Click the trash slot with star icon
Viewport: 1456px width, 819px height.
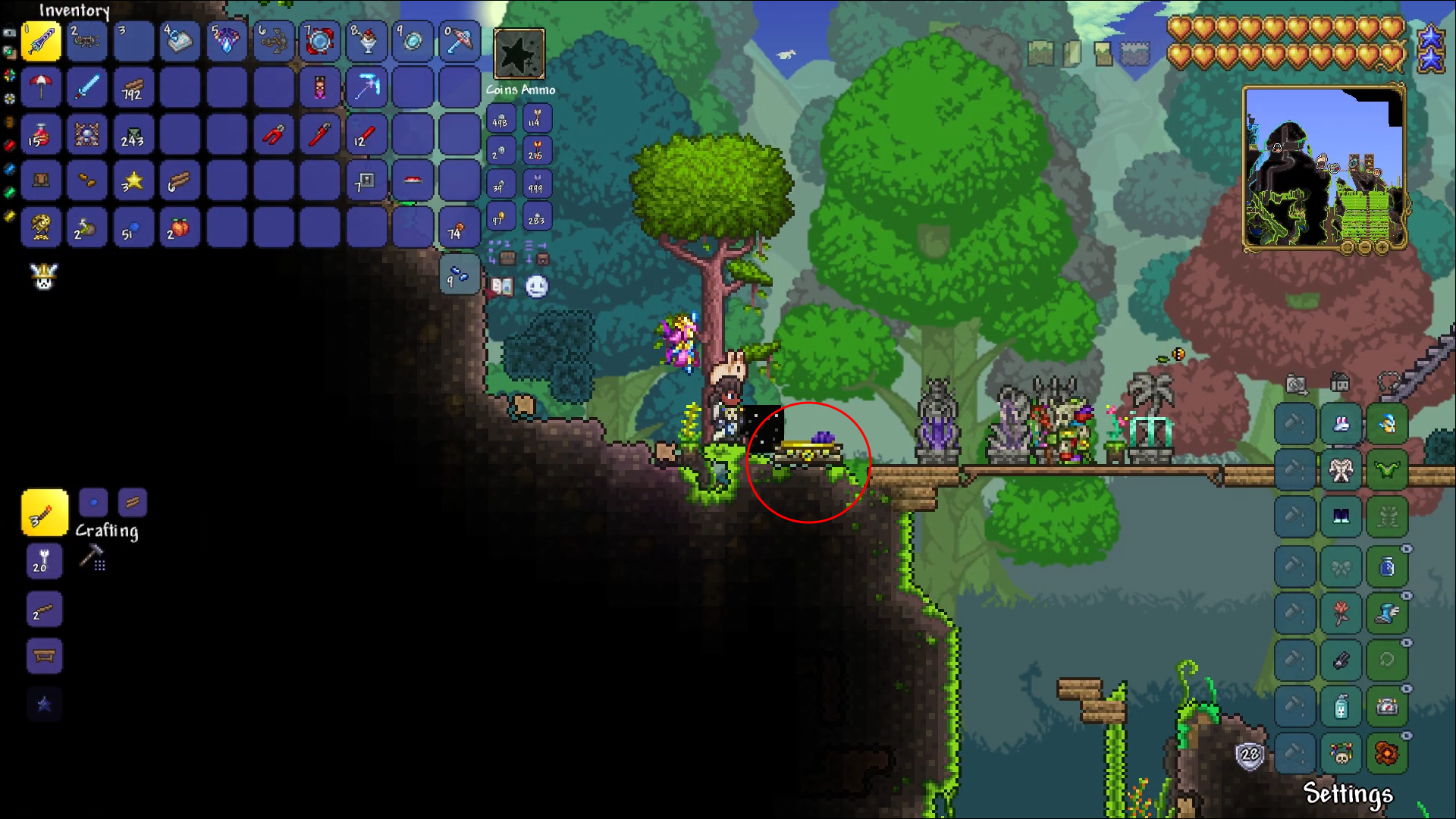click(x=519, y=54)
